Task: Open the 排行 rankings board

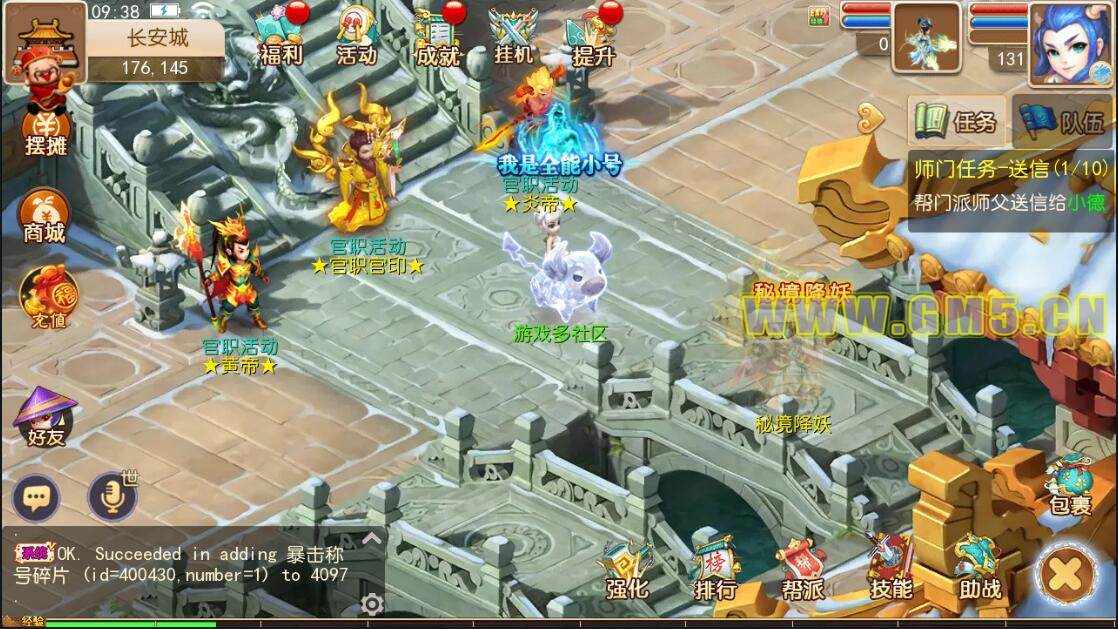Action: [715, 572]
